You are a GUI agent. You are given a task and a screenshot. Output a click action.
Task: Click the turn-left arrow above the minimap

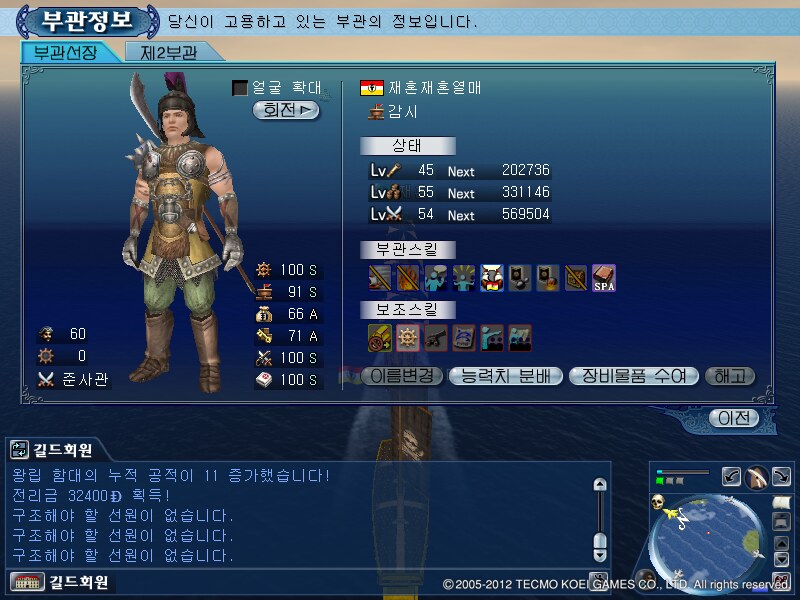click(731, 477)
